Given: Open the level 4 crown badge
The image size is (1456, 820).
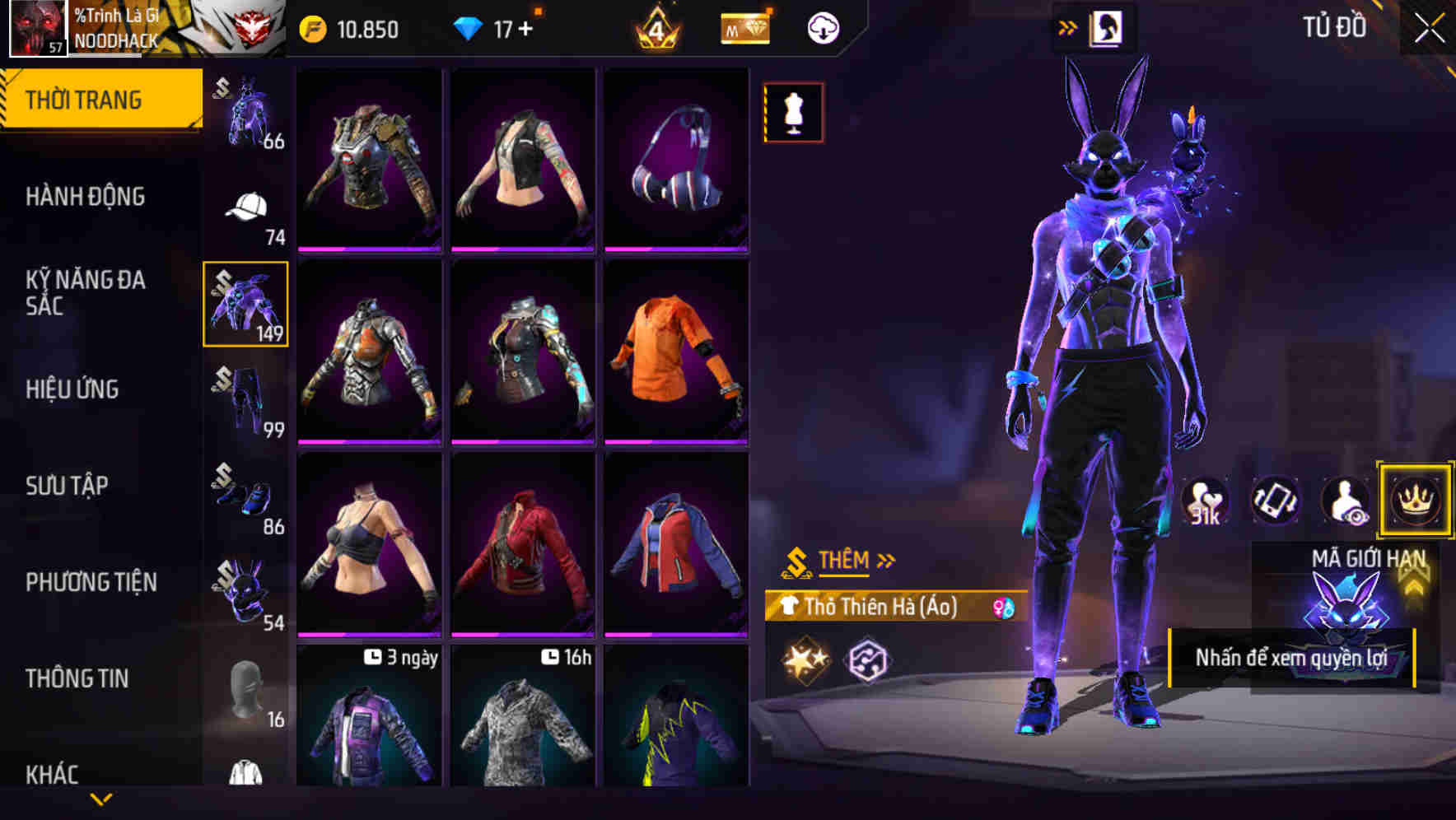Looking at the screenshot, I should (655, 27).
